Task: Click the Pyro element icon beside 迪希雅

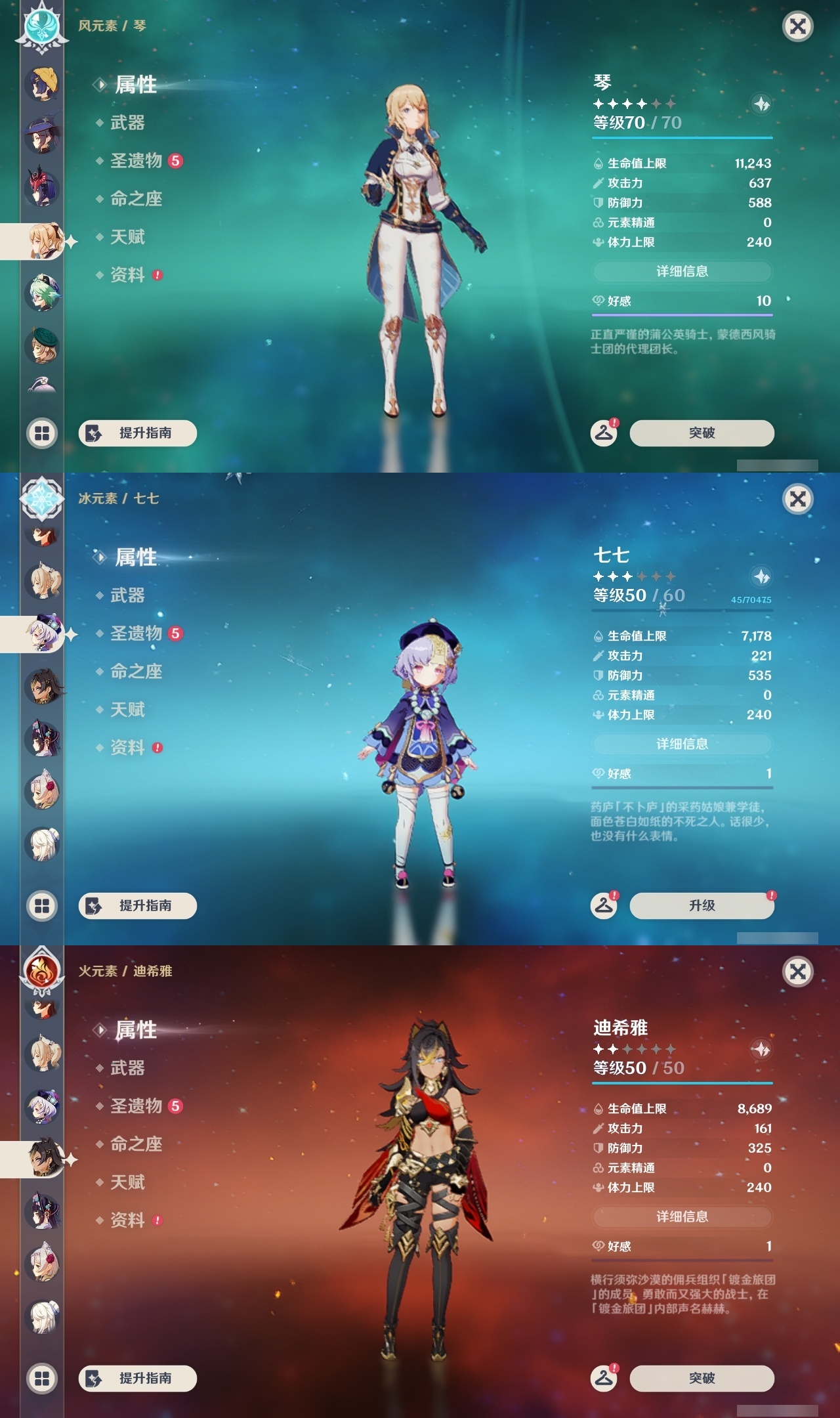Action: tap(41, 973)
